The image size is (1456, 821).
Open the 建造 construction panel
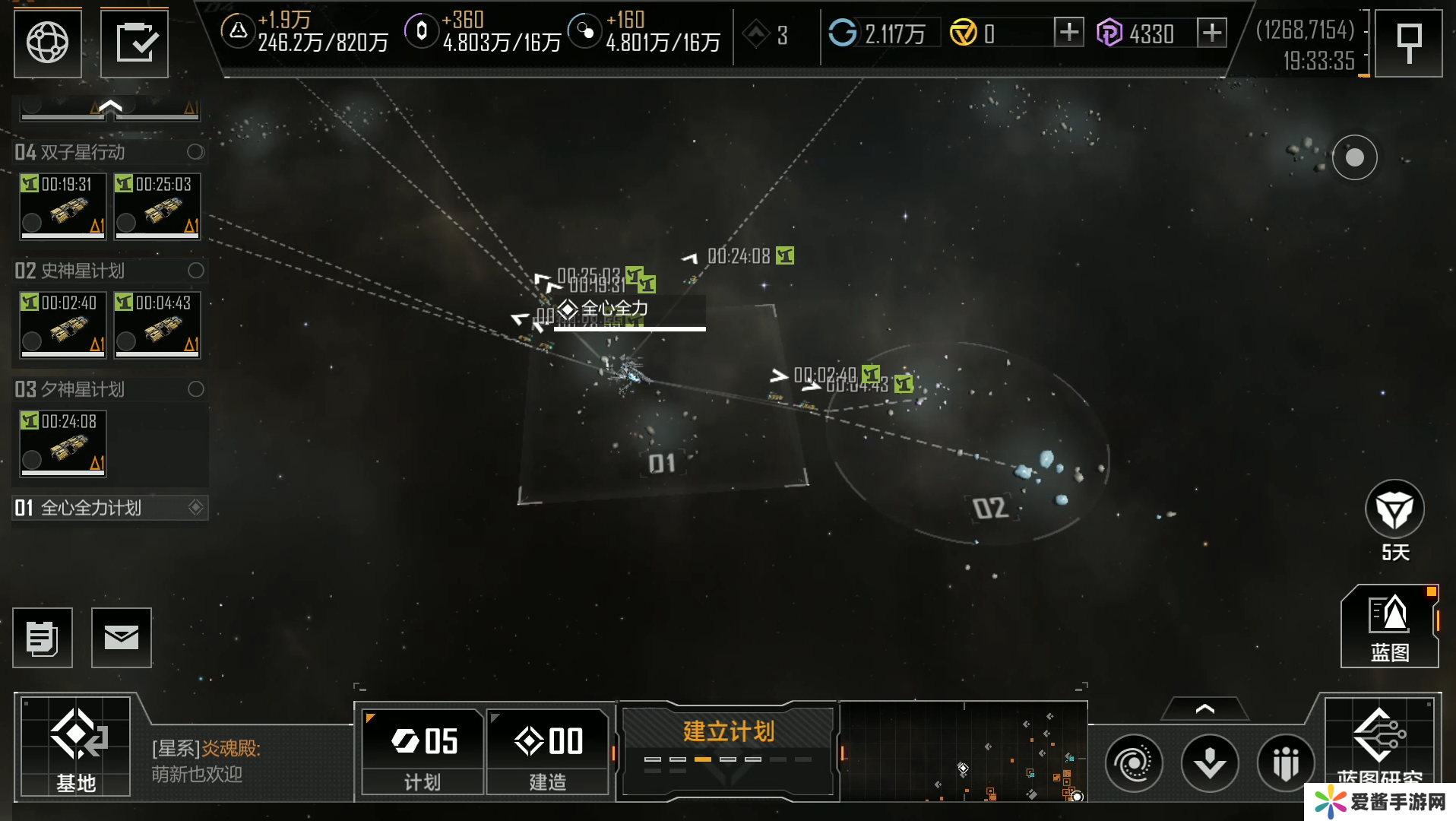pyautogui.click(x=548, y=751)
